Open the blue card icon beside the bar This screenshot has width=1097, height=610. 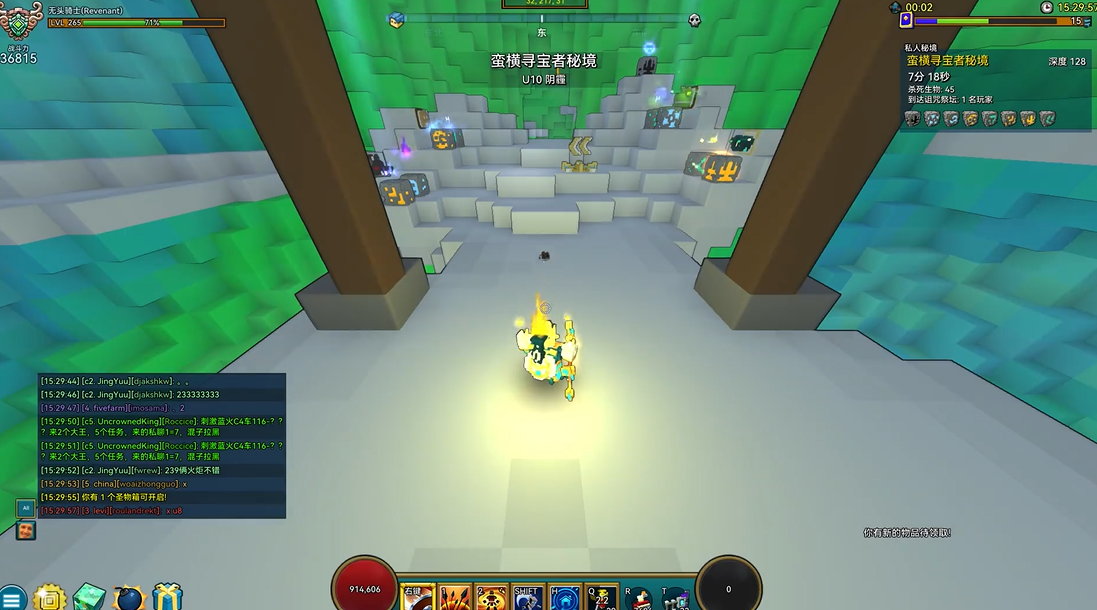click(x=906, y=20)
